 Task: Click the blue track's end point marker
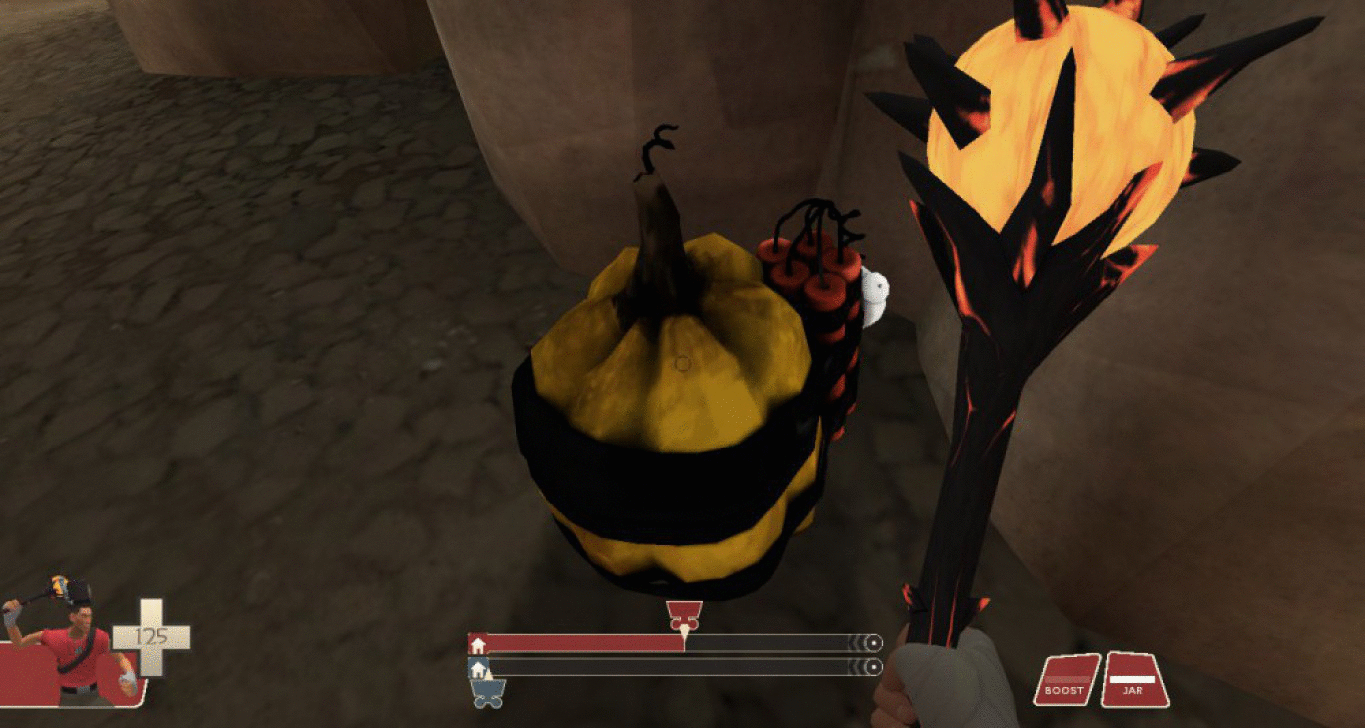pyautogui.click(x=875, y=667)
